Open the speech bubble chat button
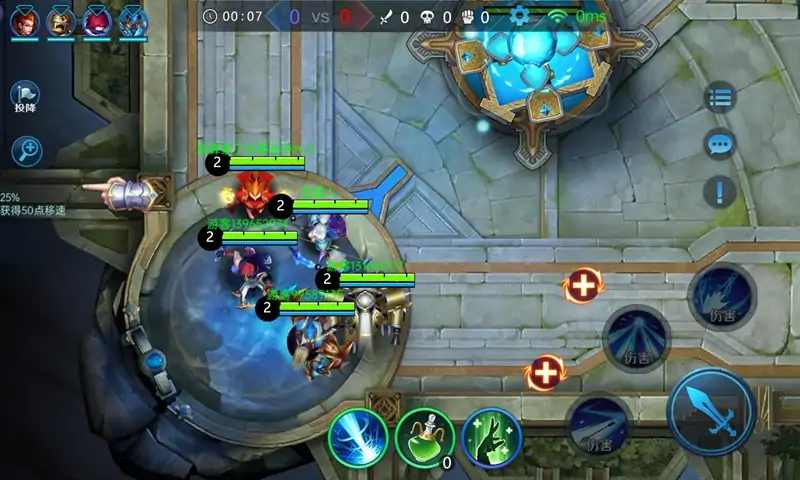The image size is (800, 480). pyautogui.click(x=719, y=144)
